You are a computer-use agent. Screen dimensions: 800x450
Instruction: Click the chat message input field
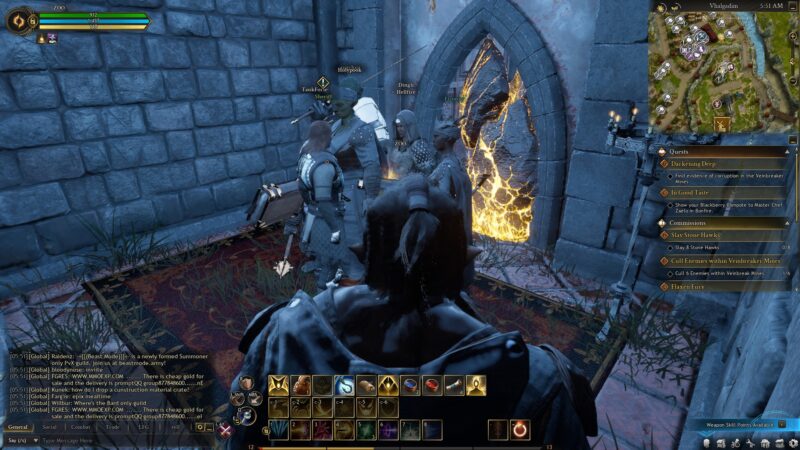(110, 440)
